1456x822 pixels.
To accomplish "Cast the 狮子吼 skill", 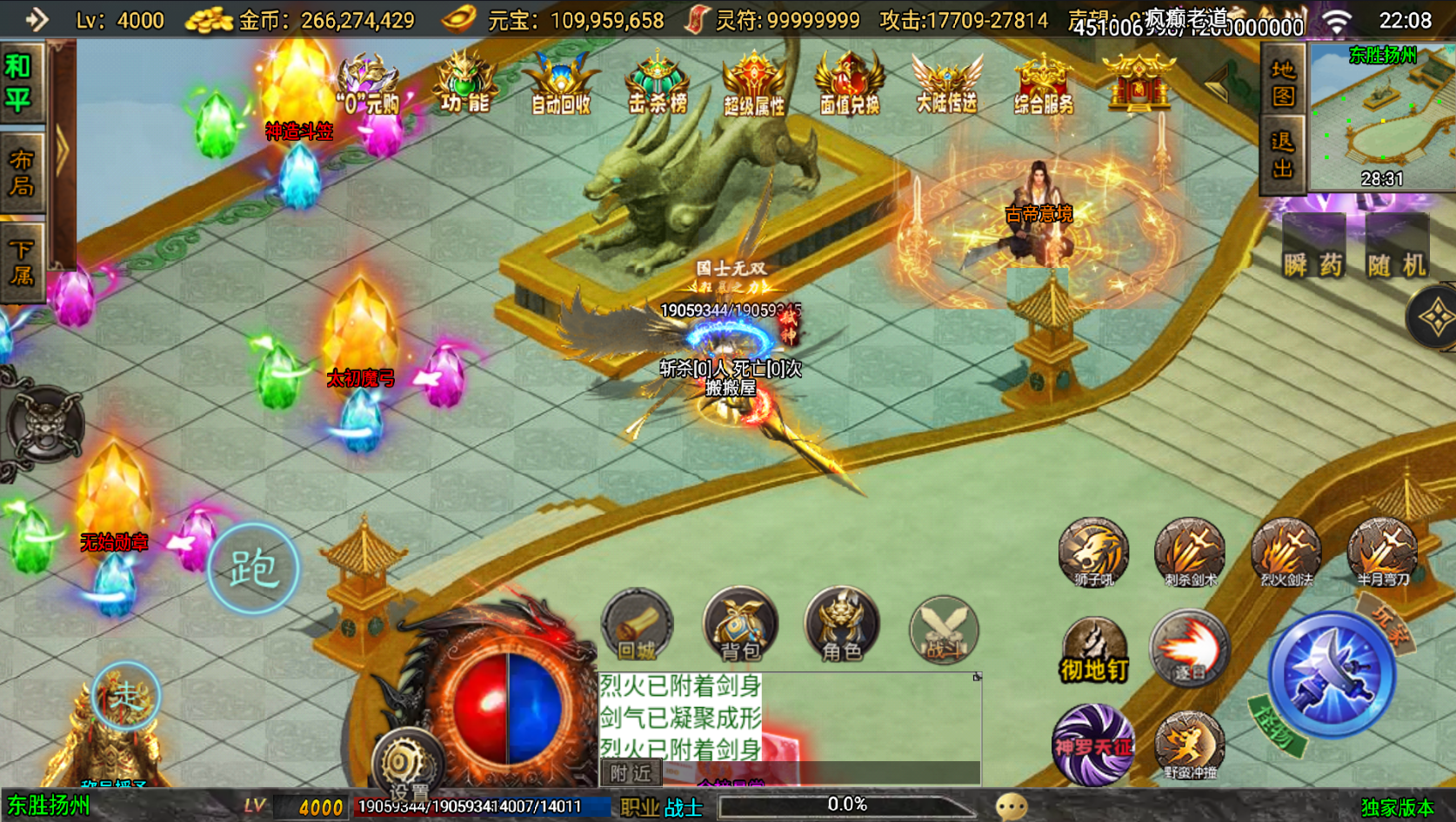I will 1093,551.
